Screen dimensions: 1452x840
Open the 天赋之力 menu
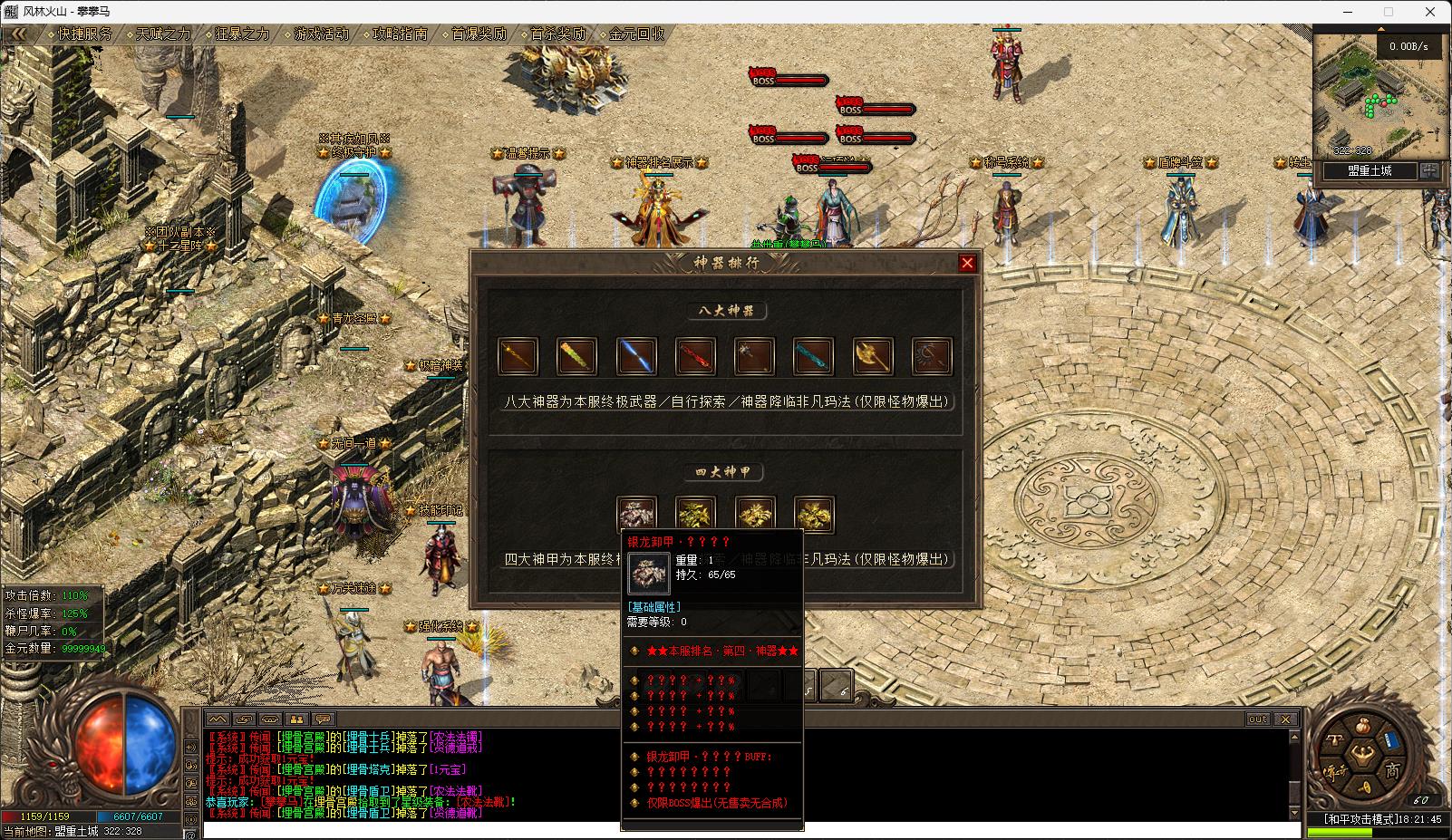pos(163,34)
